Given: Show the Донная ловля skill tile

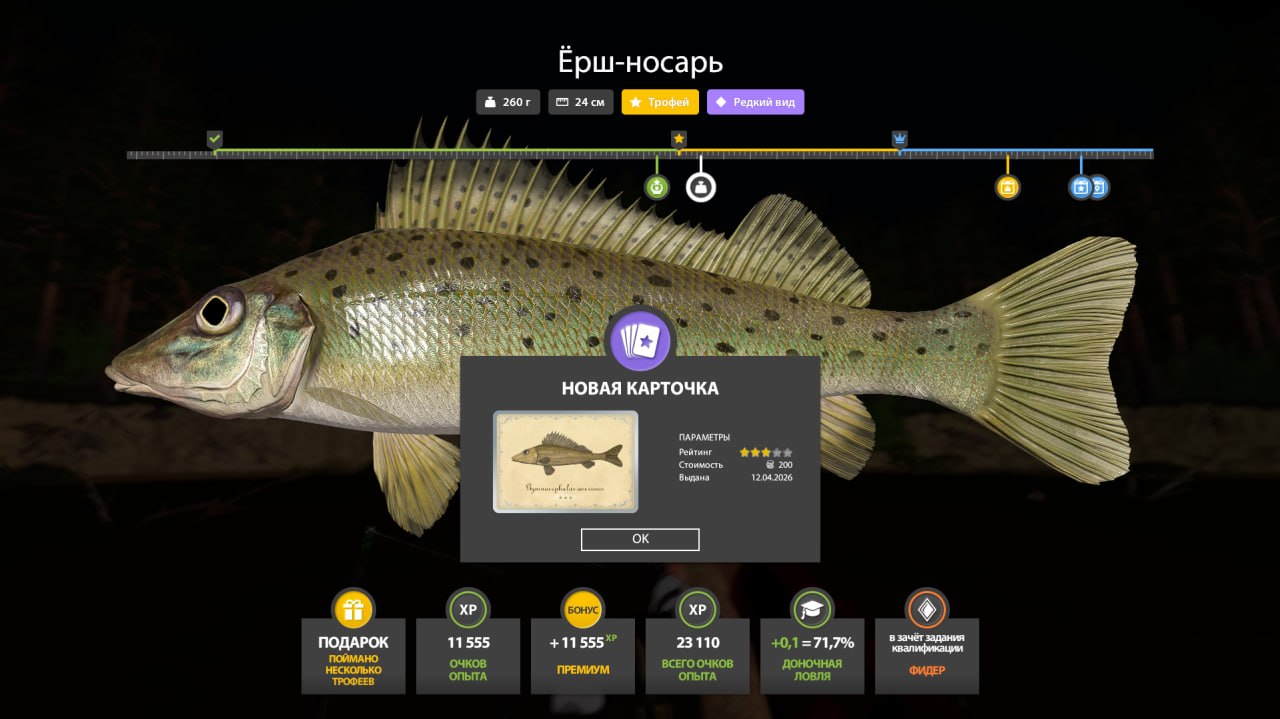Looking at the screenshot, I should tap(812, 645).
